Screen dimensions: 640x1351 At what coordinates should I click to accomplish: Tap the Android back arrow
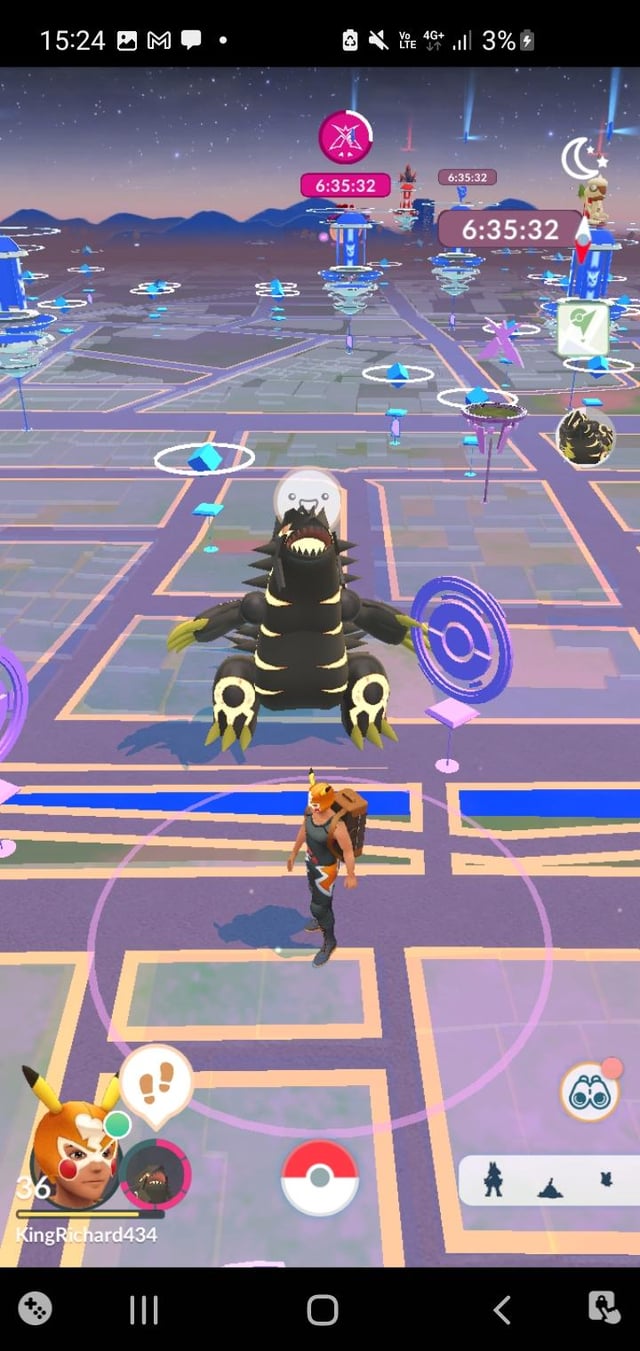(x=502, y=1309)
